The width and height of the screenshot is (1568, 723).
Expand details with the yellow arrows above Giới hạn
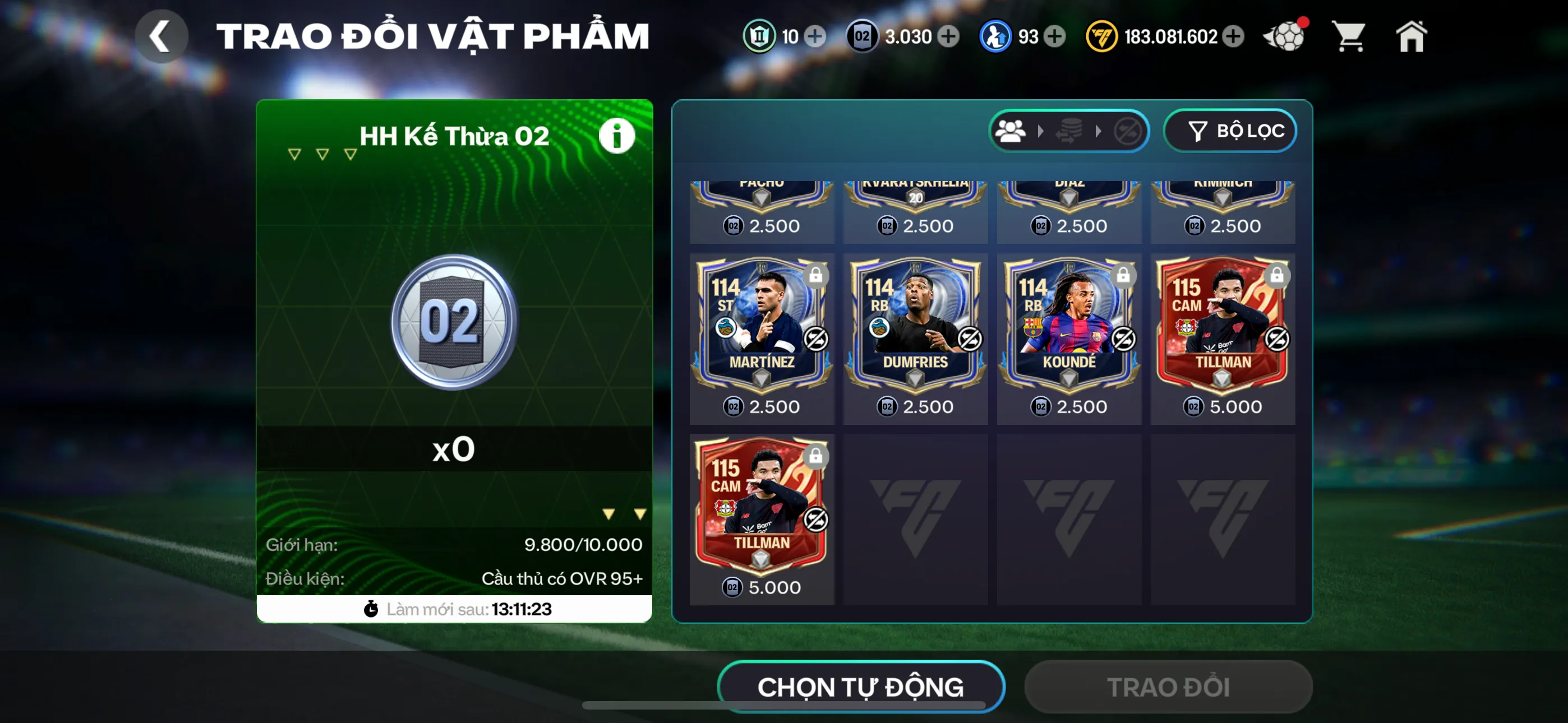pyautogui.click(x=623, y=515)
